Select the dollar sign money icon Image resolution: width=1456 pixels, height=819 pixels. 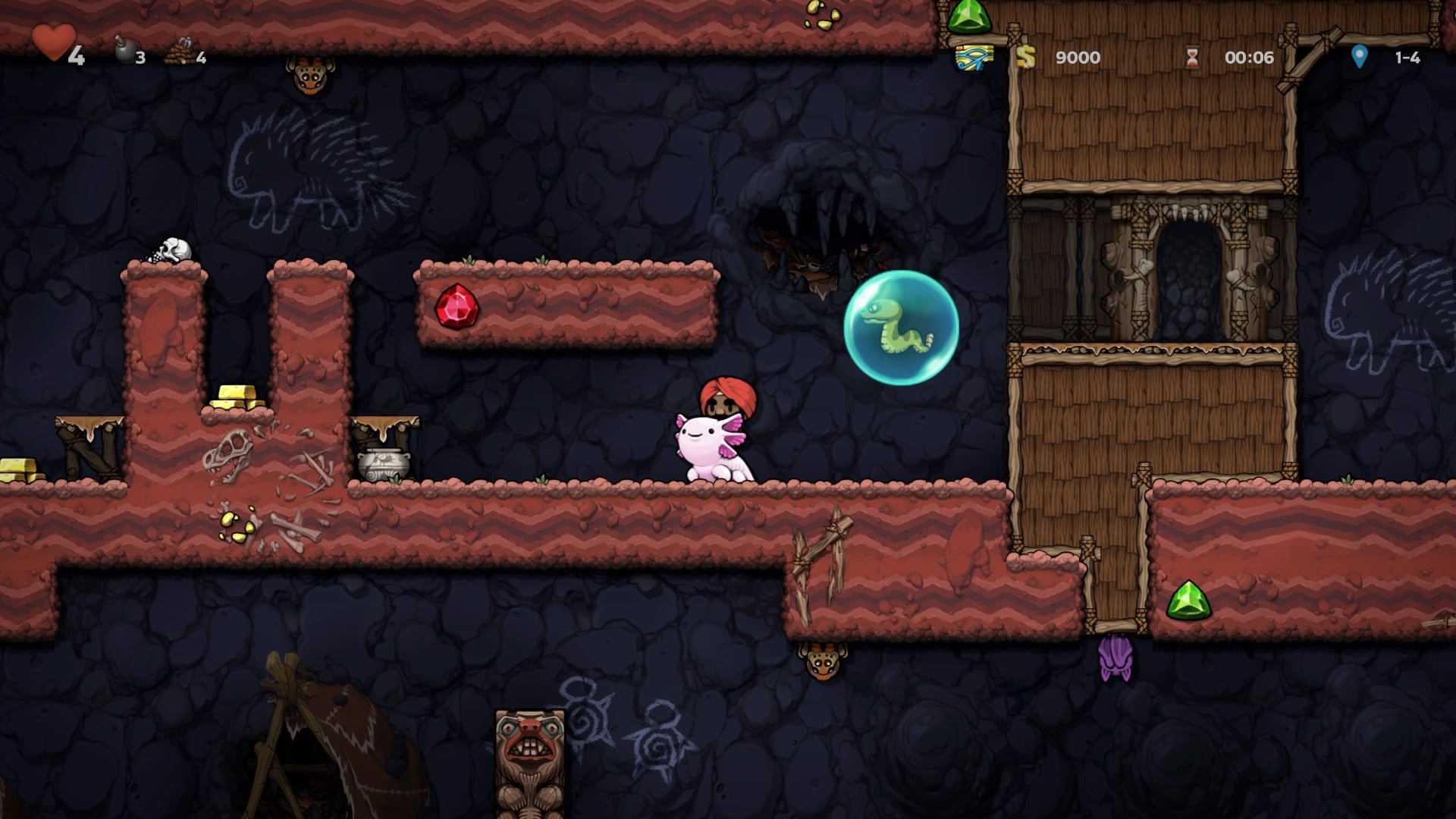(1028, 57)
